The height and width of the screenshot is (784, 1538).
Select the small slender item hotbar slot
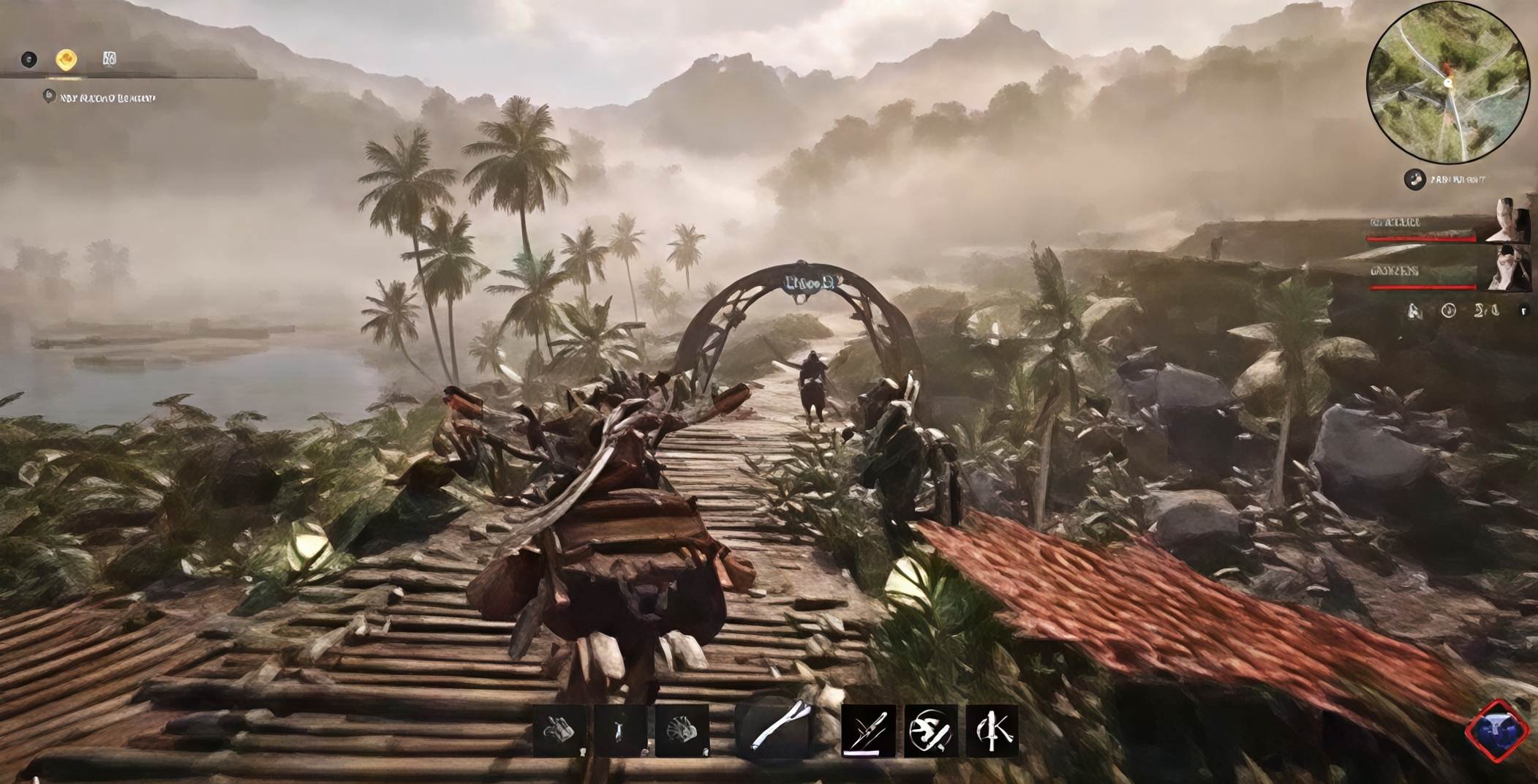pos(619,730)
